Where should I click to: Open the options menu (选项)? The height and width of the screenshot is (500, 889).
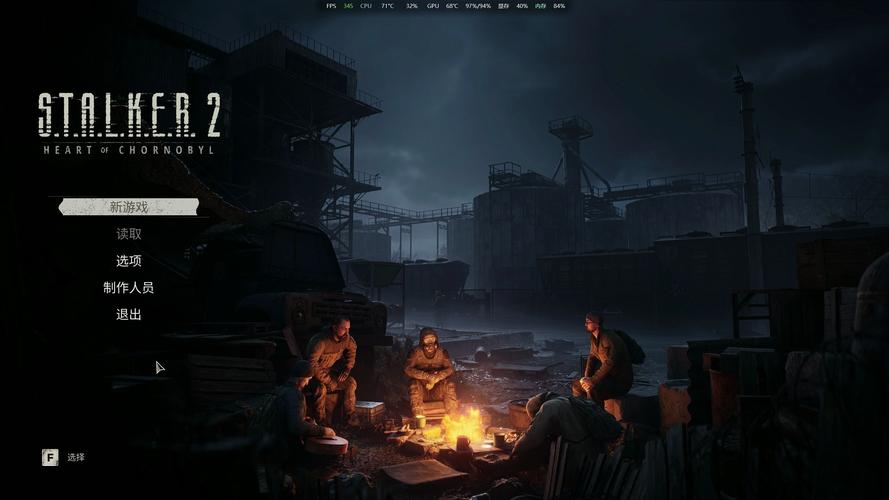129,261
